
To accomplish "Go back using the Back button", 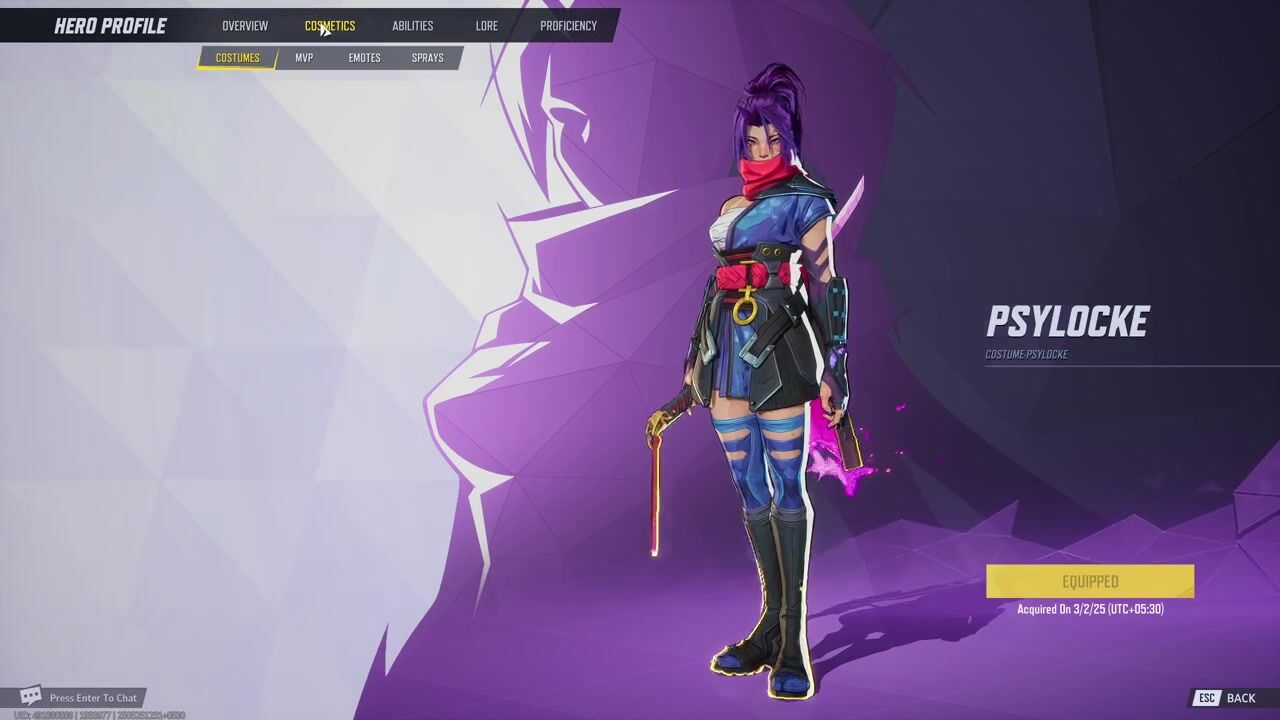I will tap(1227, 698).
